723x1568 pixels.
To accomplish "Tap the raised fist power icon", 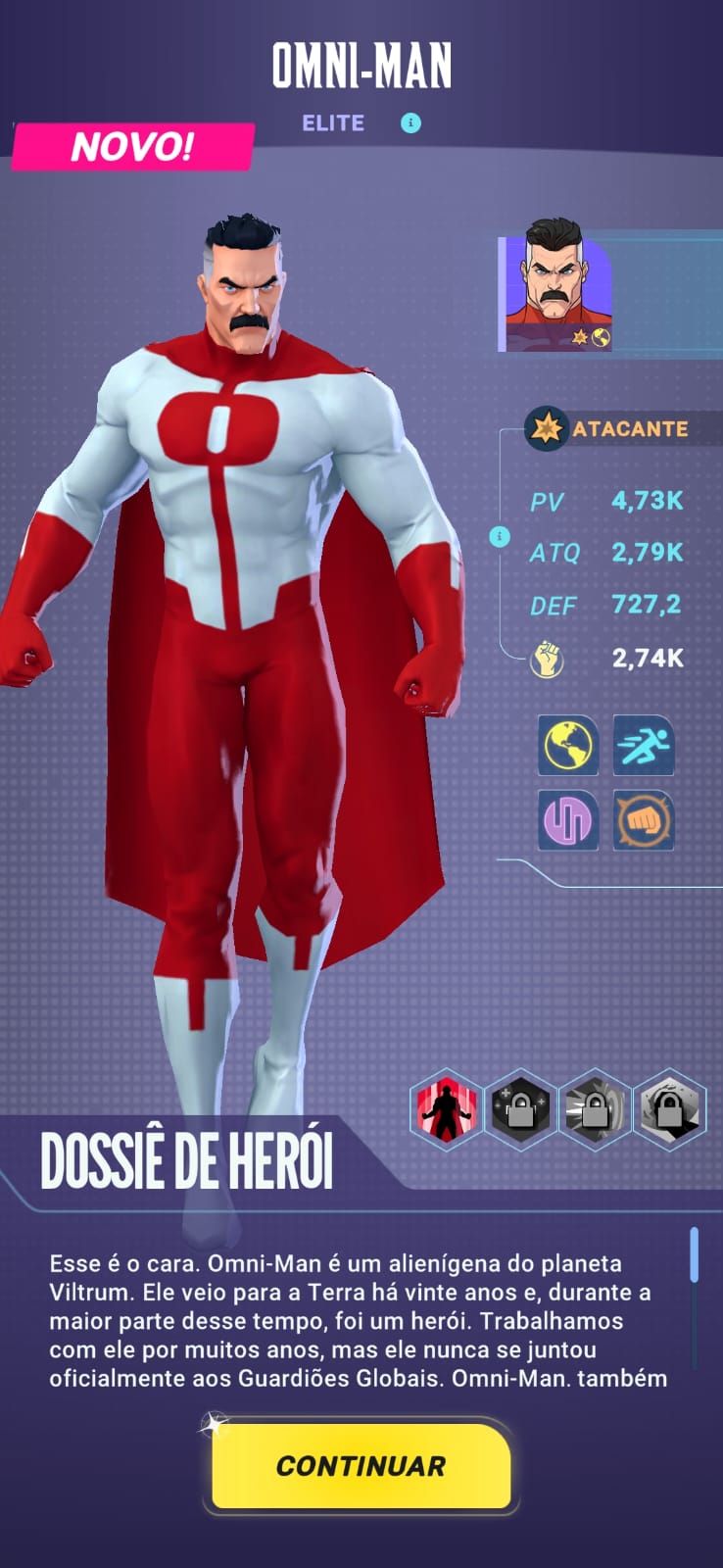I will click(x=547, y=659).
